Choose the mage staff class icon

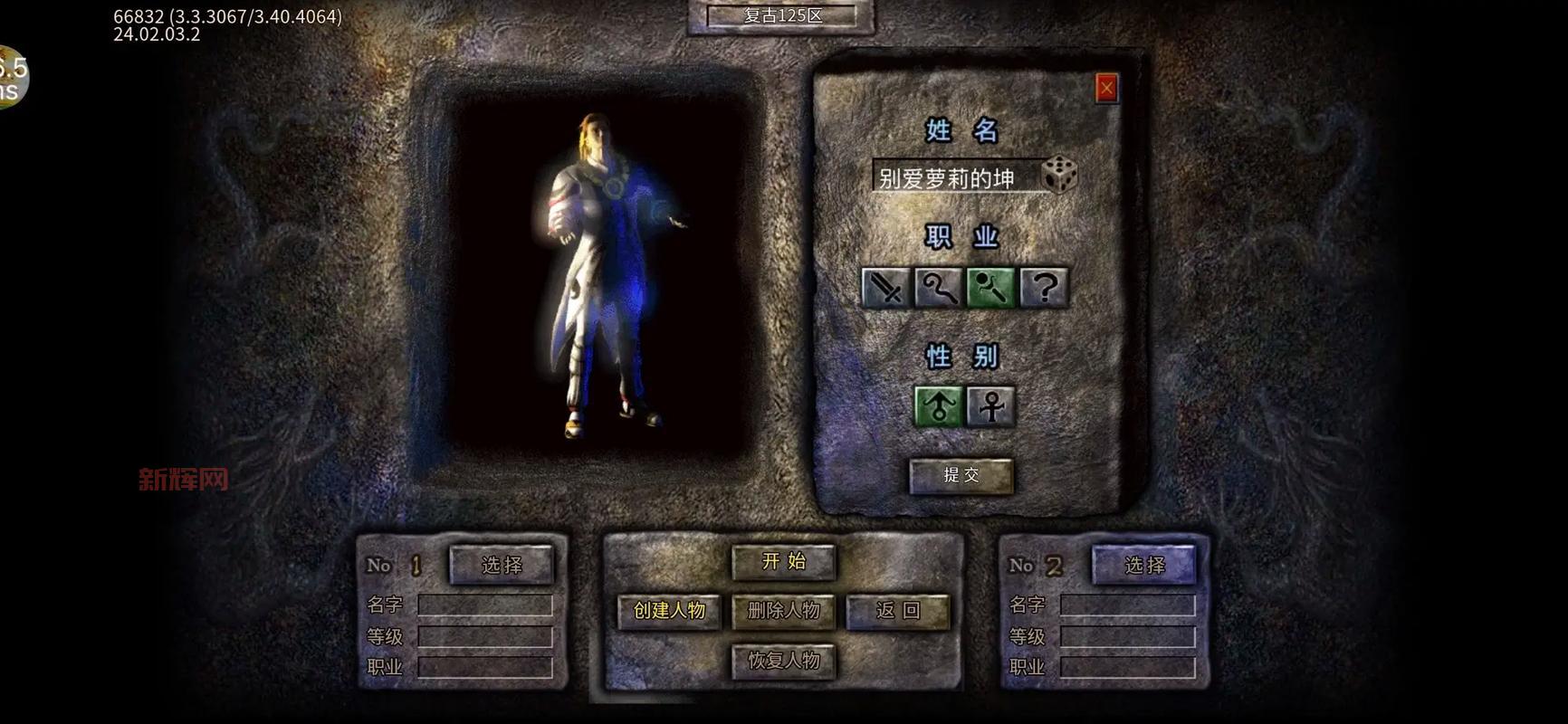(x=938, y=289)
